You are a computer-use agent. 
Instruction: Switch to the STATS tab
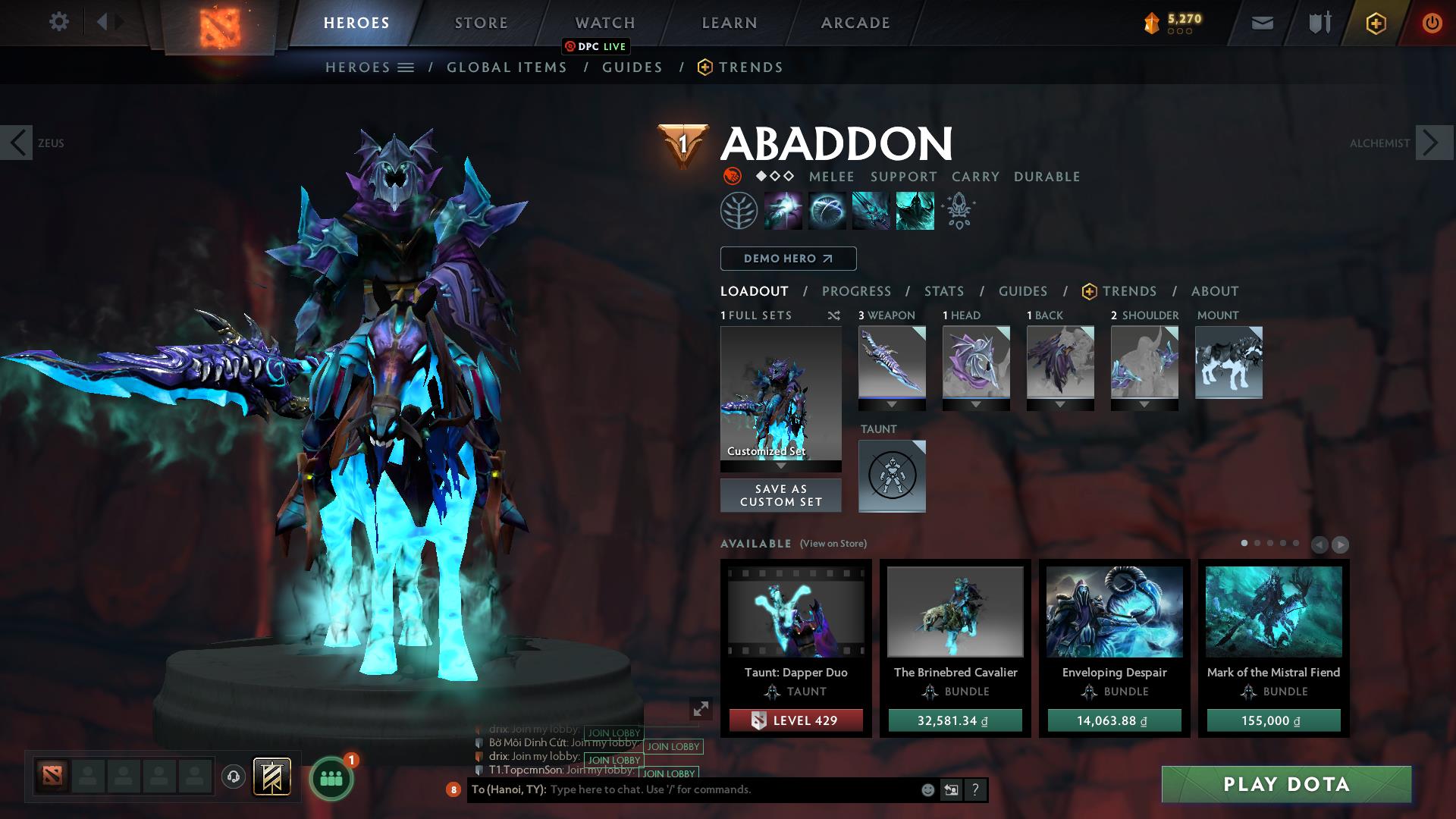(943, 290)
